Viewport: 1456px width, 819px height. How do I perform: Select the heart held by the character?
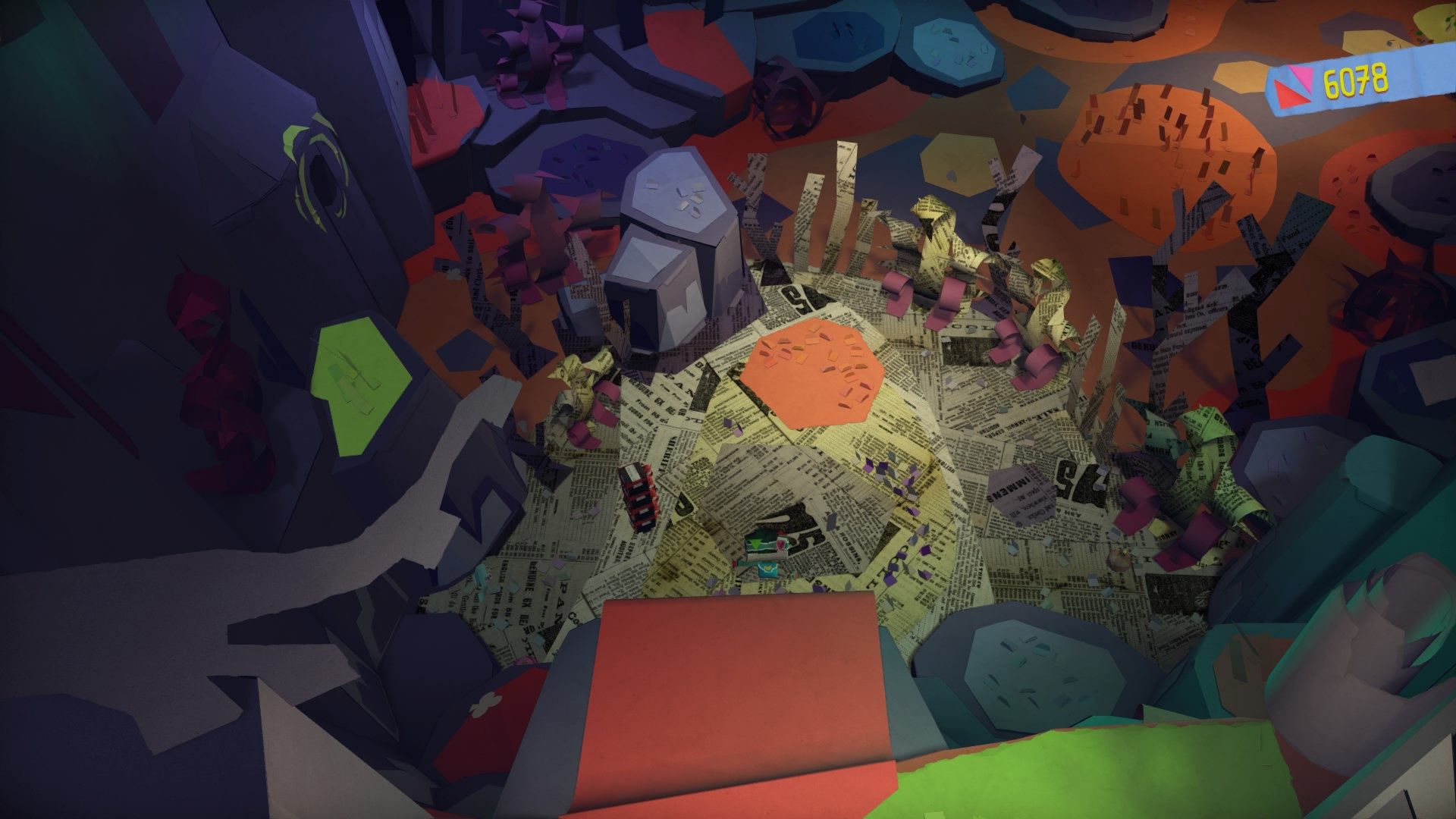coord(781,544)
